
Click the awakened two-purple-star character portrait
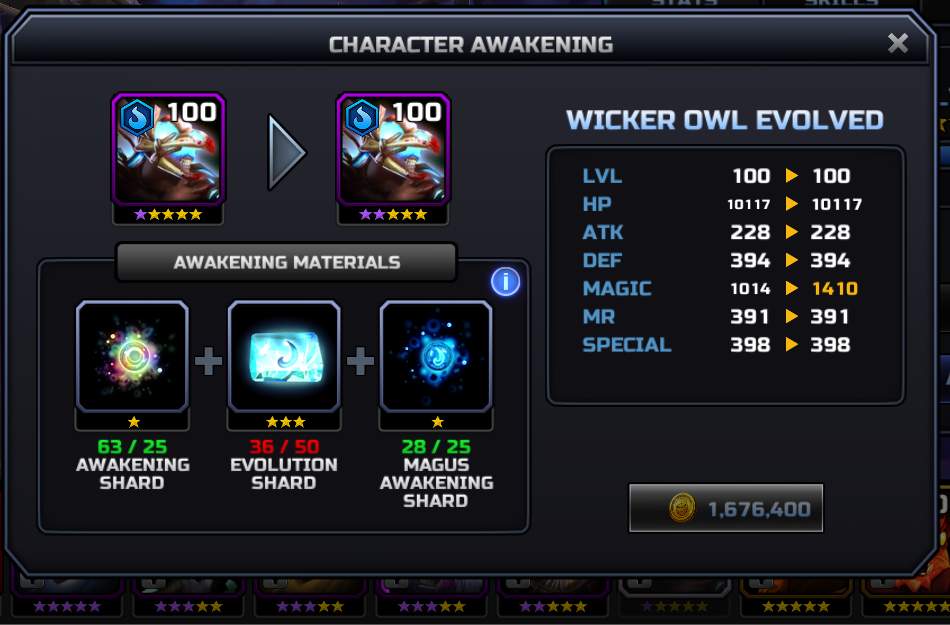(392, 150)
